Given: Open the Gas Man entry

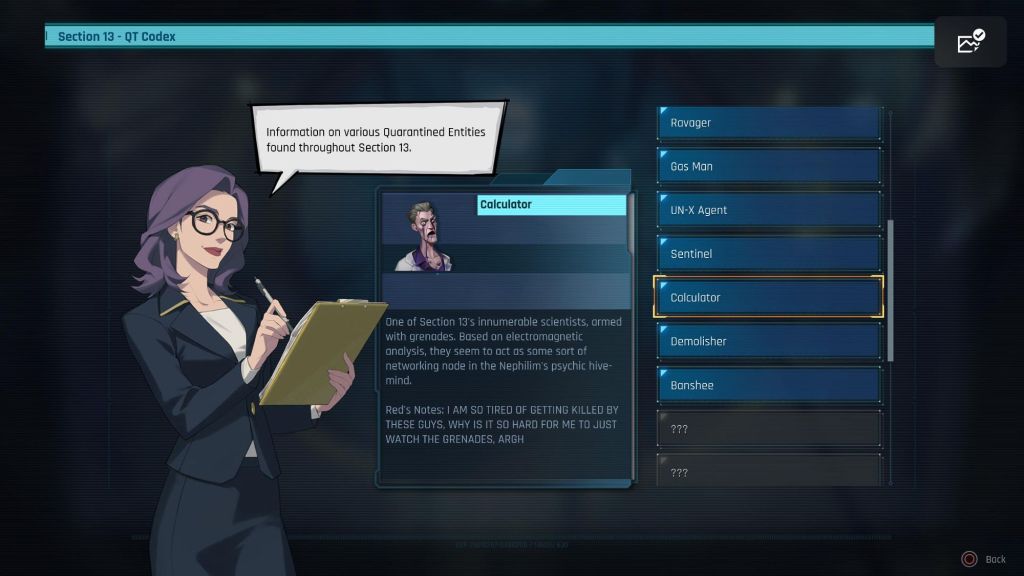Looking at the screenshot, I should 768,166.
